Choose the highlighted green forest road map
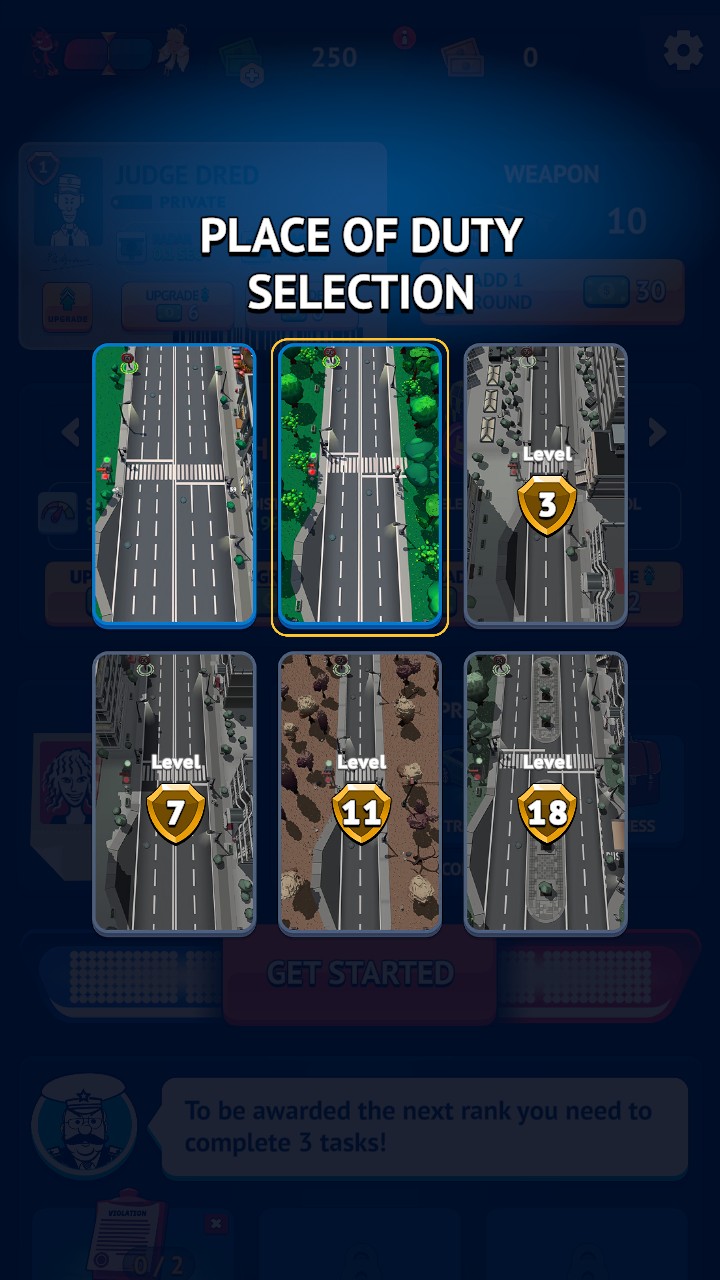The height and width of the screenshot is (1280, 720). [360, 485]
